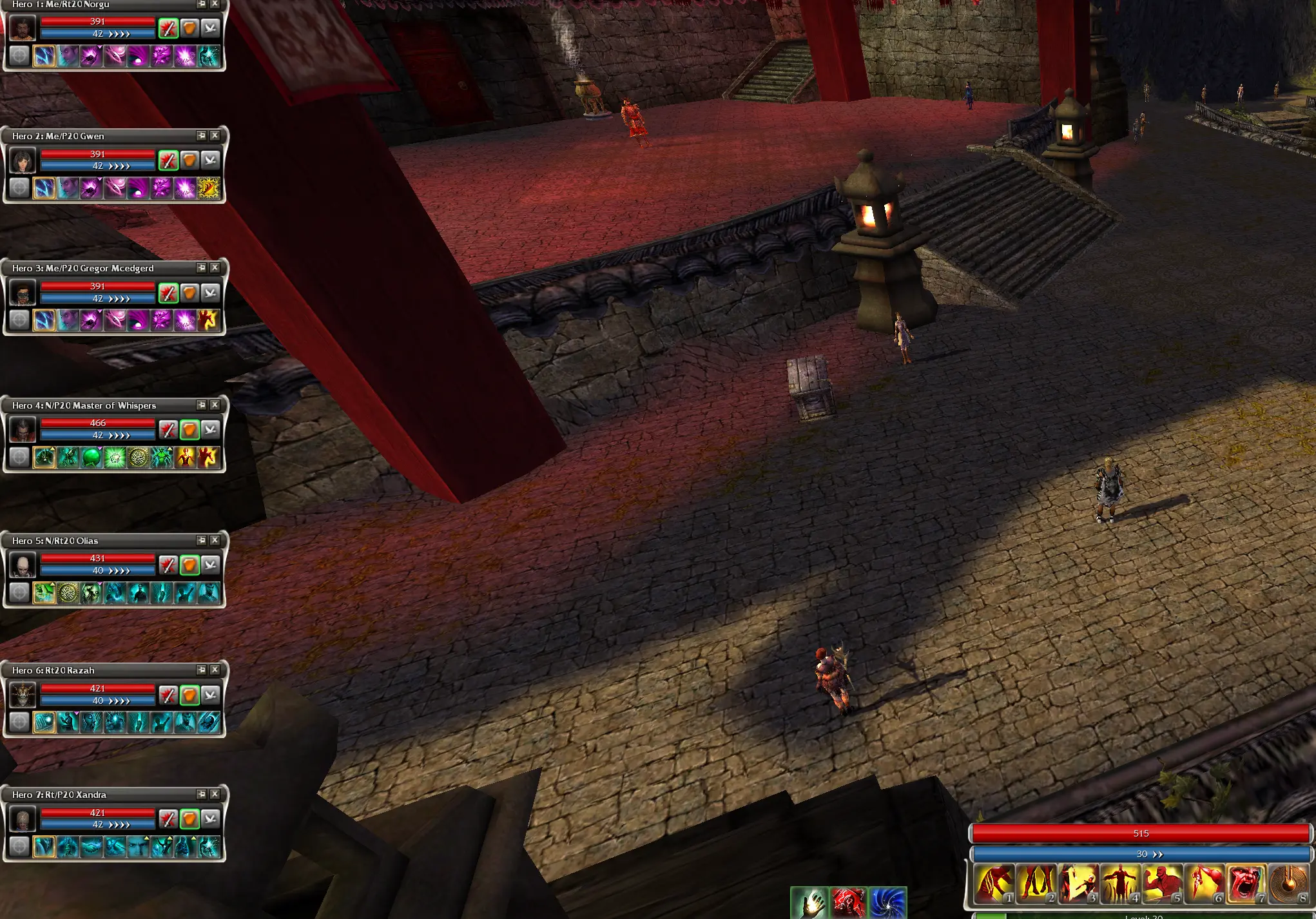Set Norgu to Fight combat mode

tap(168, 28)
